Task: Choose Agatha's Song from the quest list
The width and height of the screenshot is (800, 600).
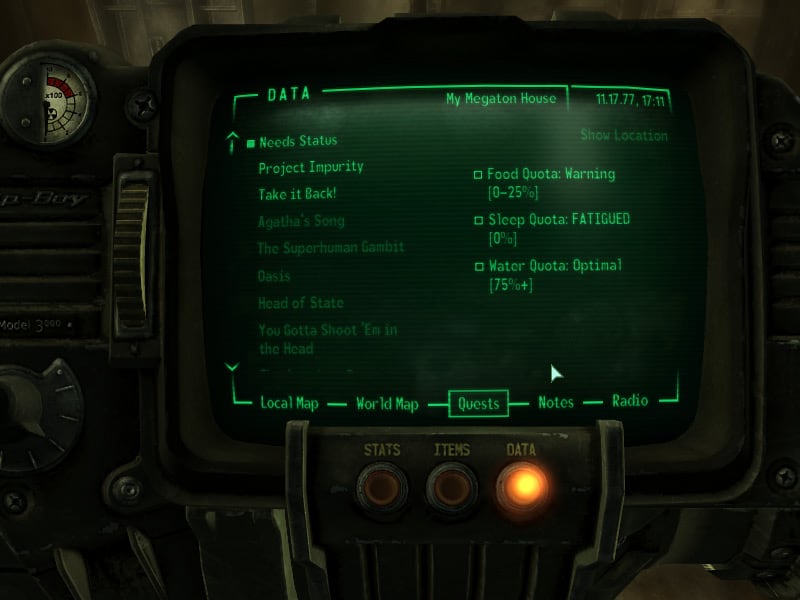Action: [x=301, y=221]
